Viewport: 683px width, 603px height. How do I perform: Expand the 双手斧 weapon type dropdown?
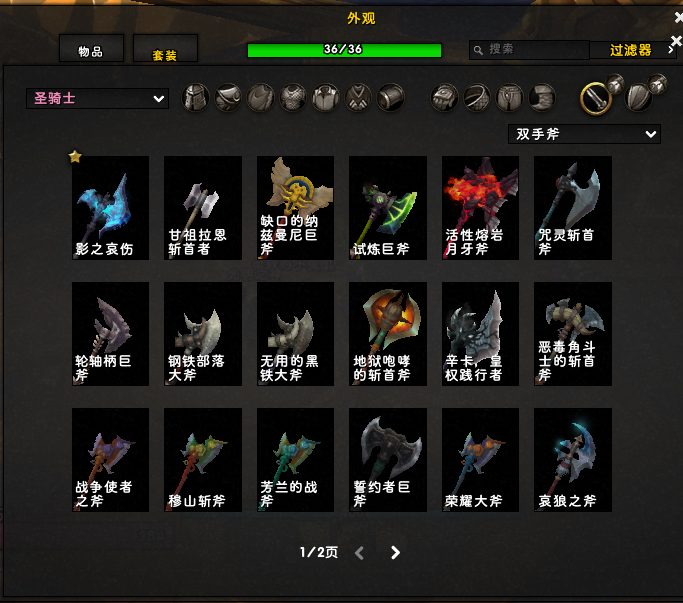[584, 134]
